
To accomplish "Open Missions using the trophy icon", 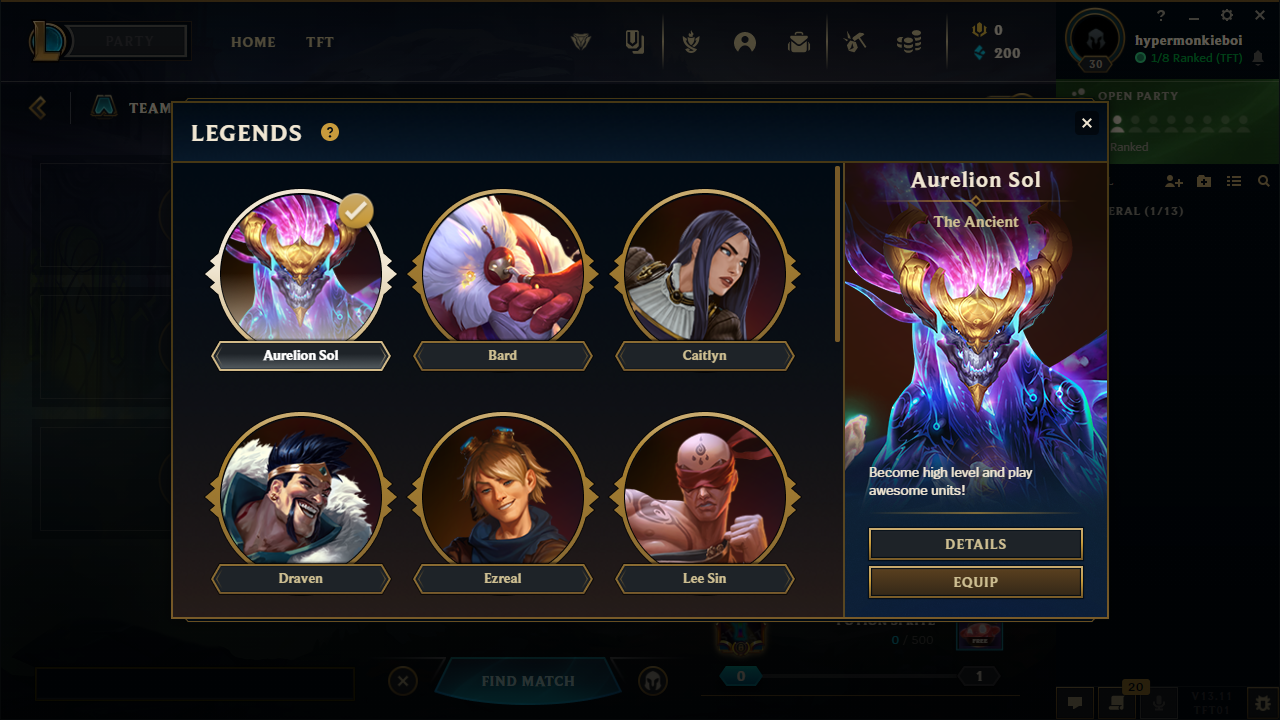I will point(691,42).
